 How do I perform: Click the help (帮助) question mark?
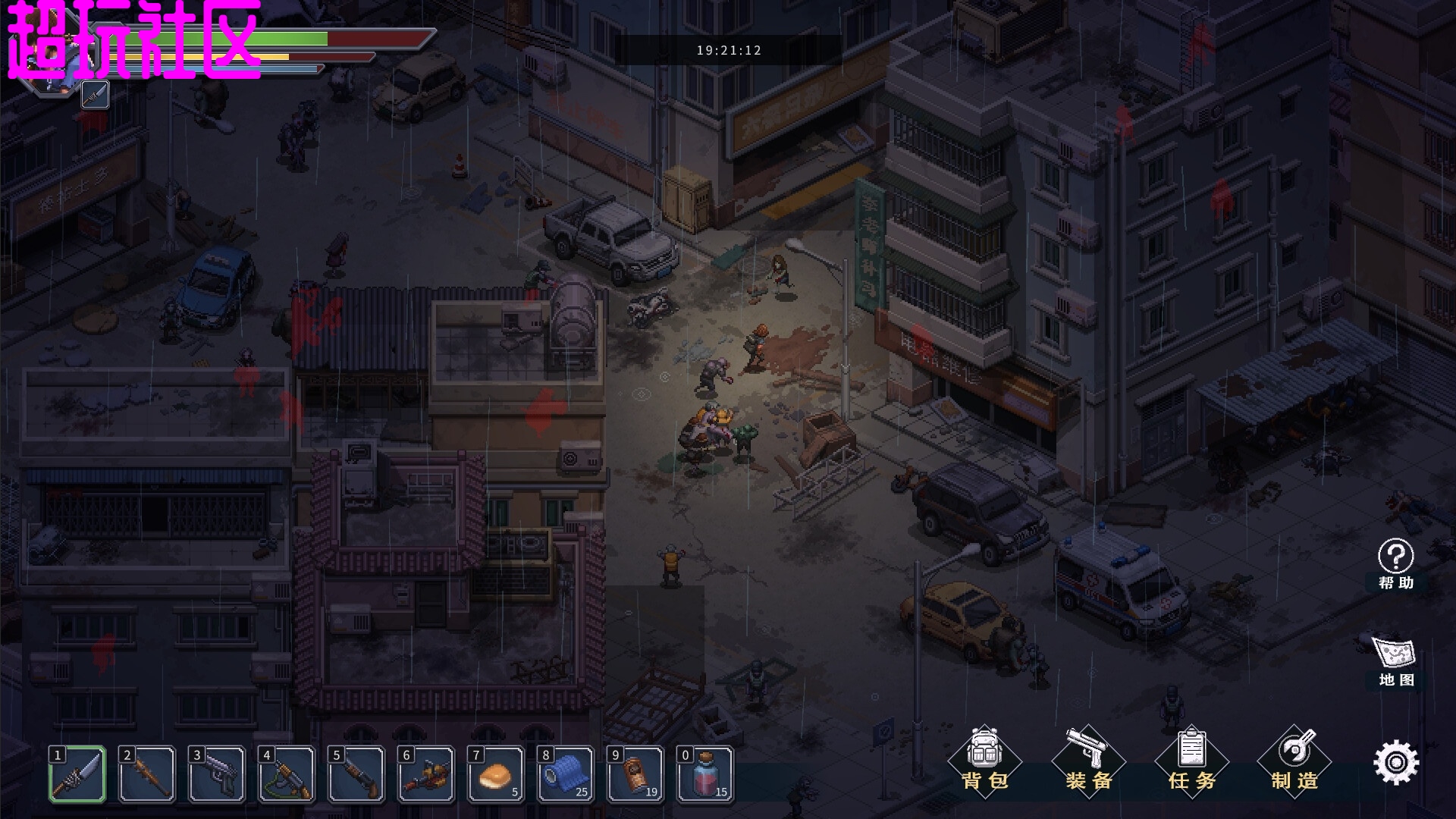point(1395,563)
